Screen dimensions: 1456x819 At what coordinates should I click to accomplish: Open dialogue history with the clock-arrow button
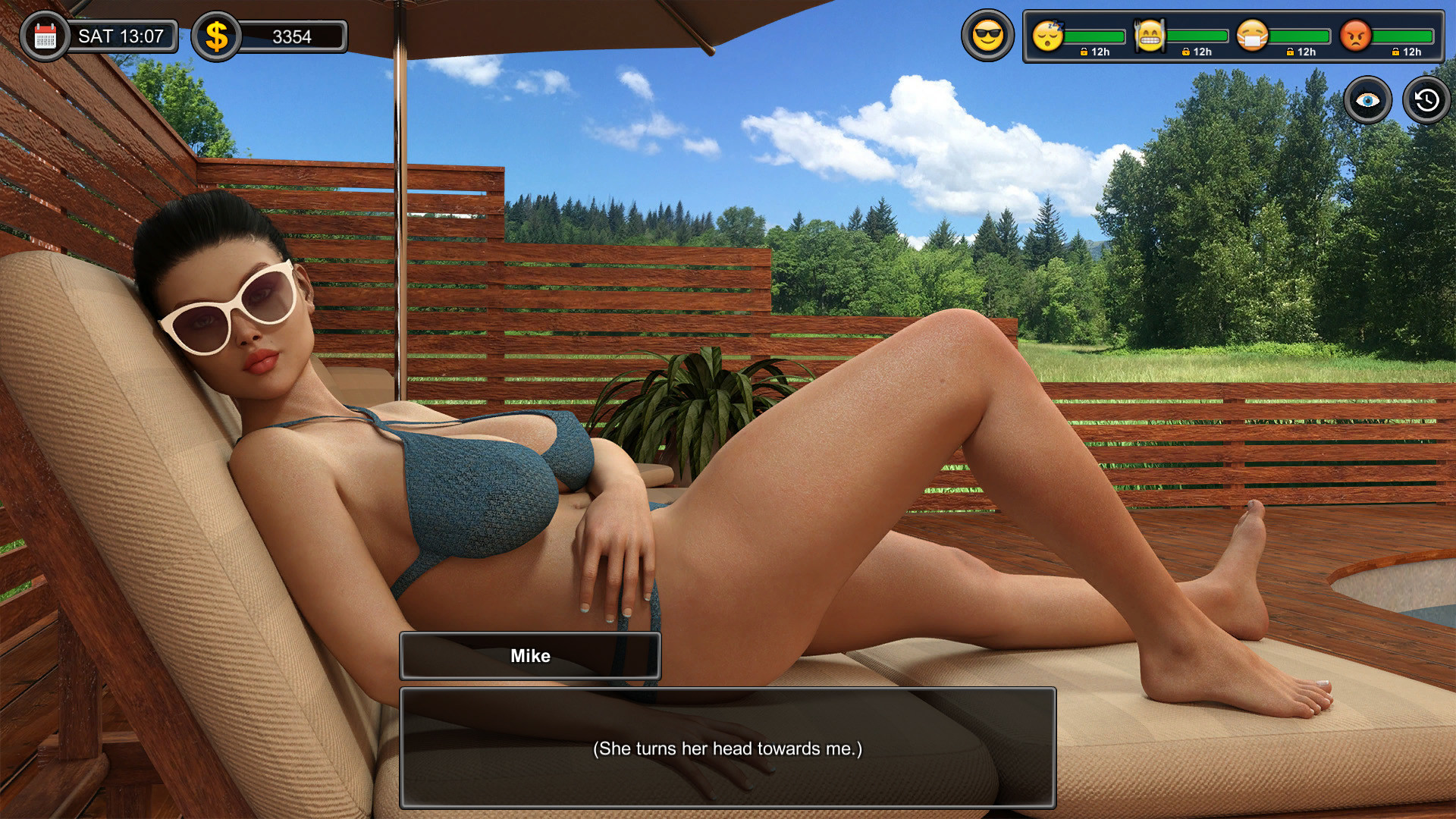pyautogui.click(x=1426, y=100)
